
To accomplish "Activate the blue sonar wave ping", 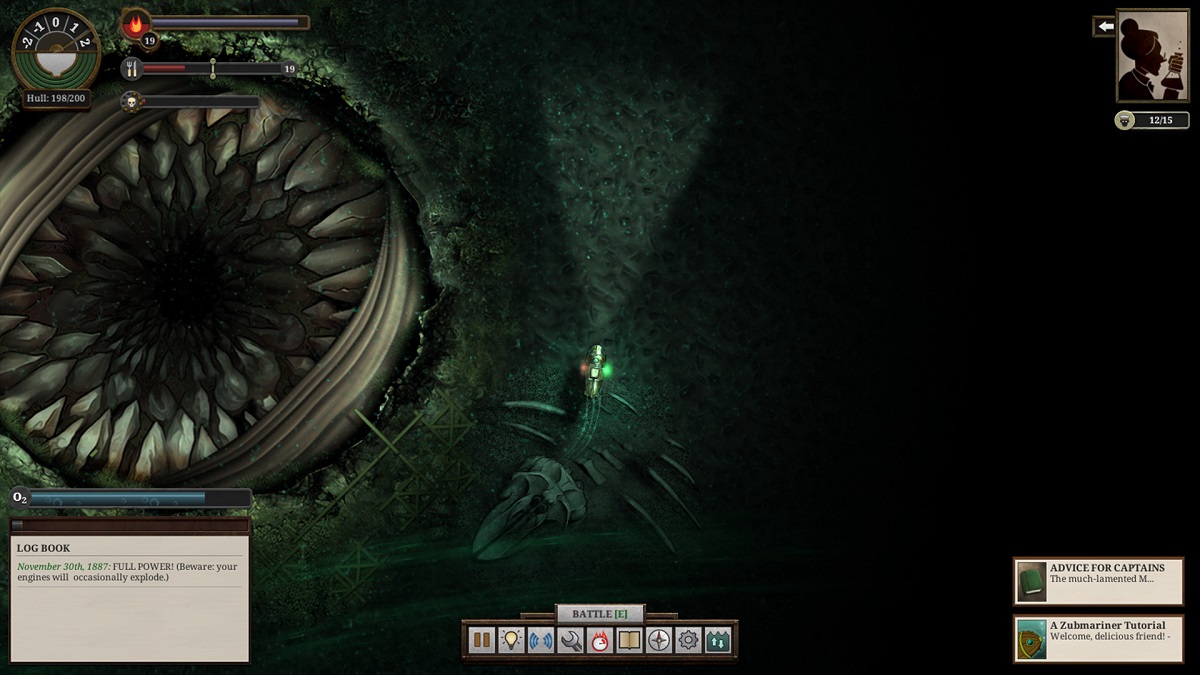I will click(x=541, y=640).
